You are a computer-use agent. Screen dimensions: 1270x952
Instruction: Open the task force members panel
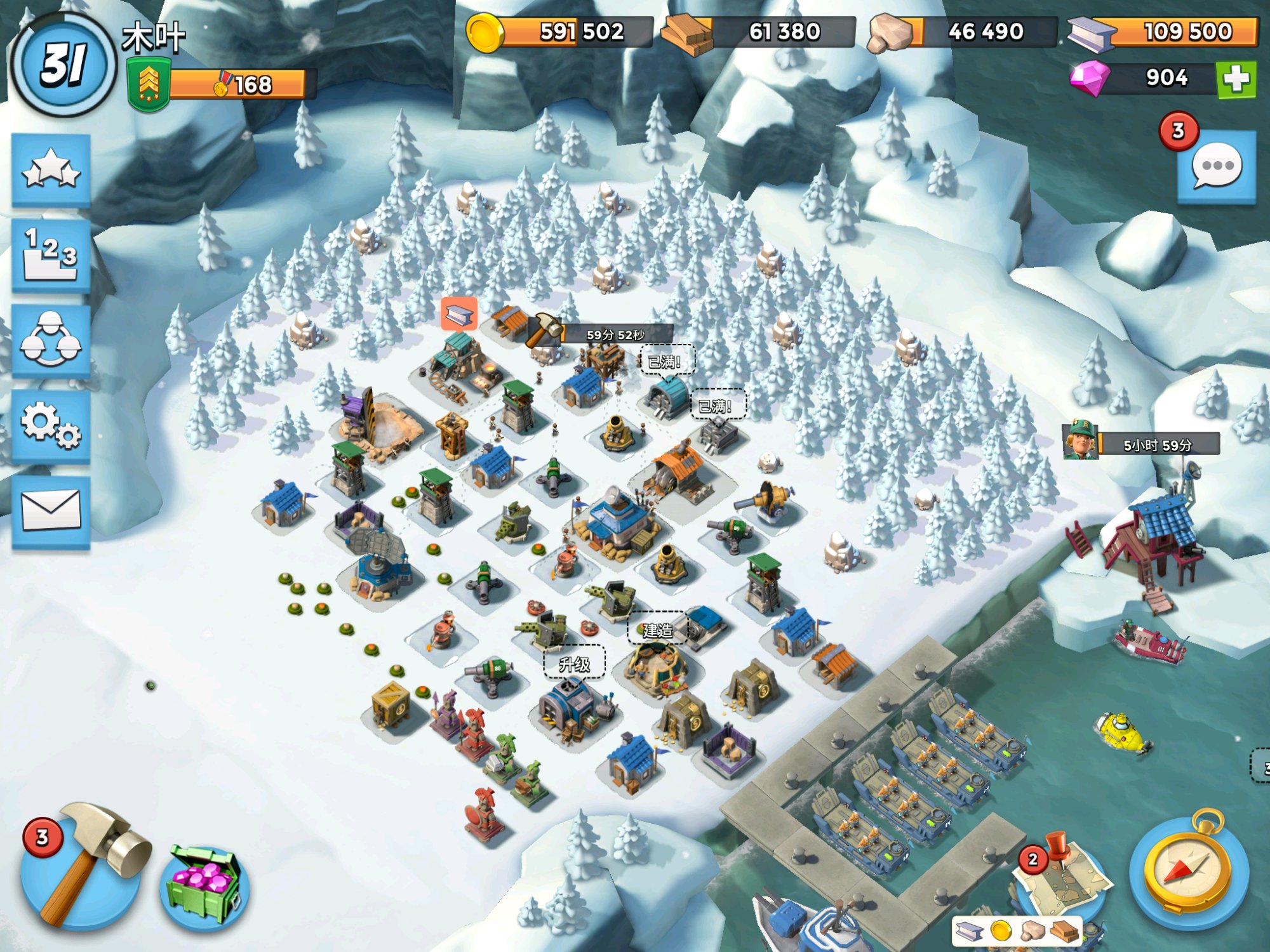point(51,341)
